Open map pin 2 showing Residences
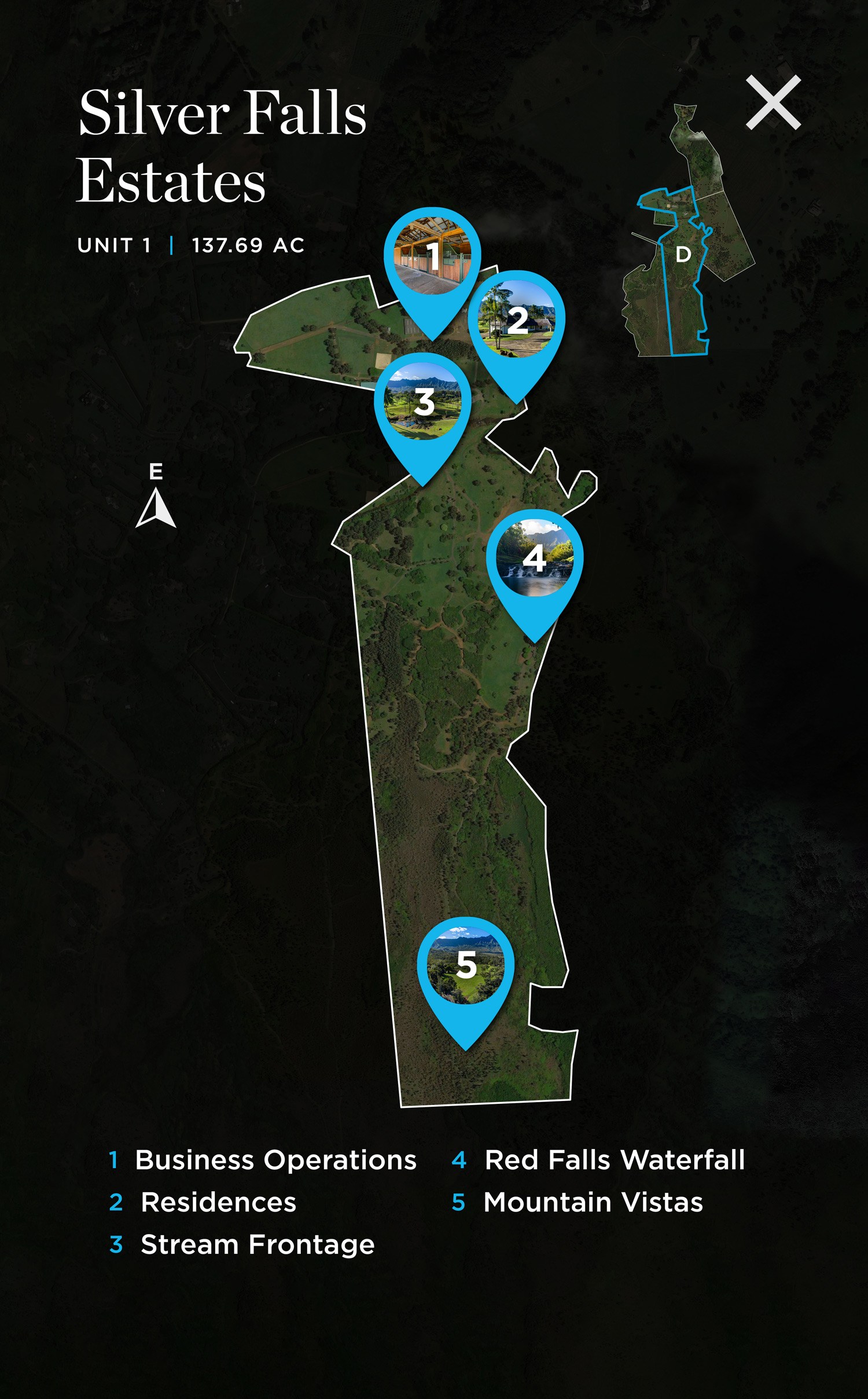The image size is (868, 1399). point(516,320)
